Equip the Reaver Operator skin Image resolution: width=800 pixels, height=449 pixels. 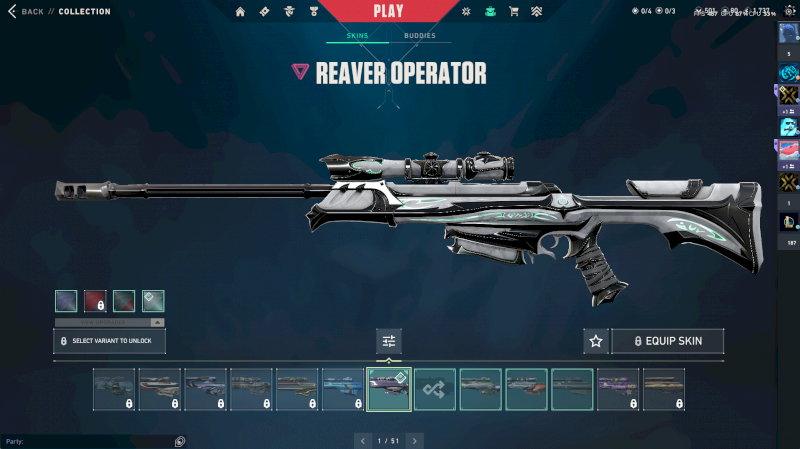coord(667,341)
